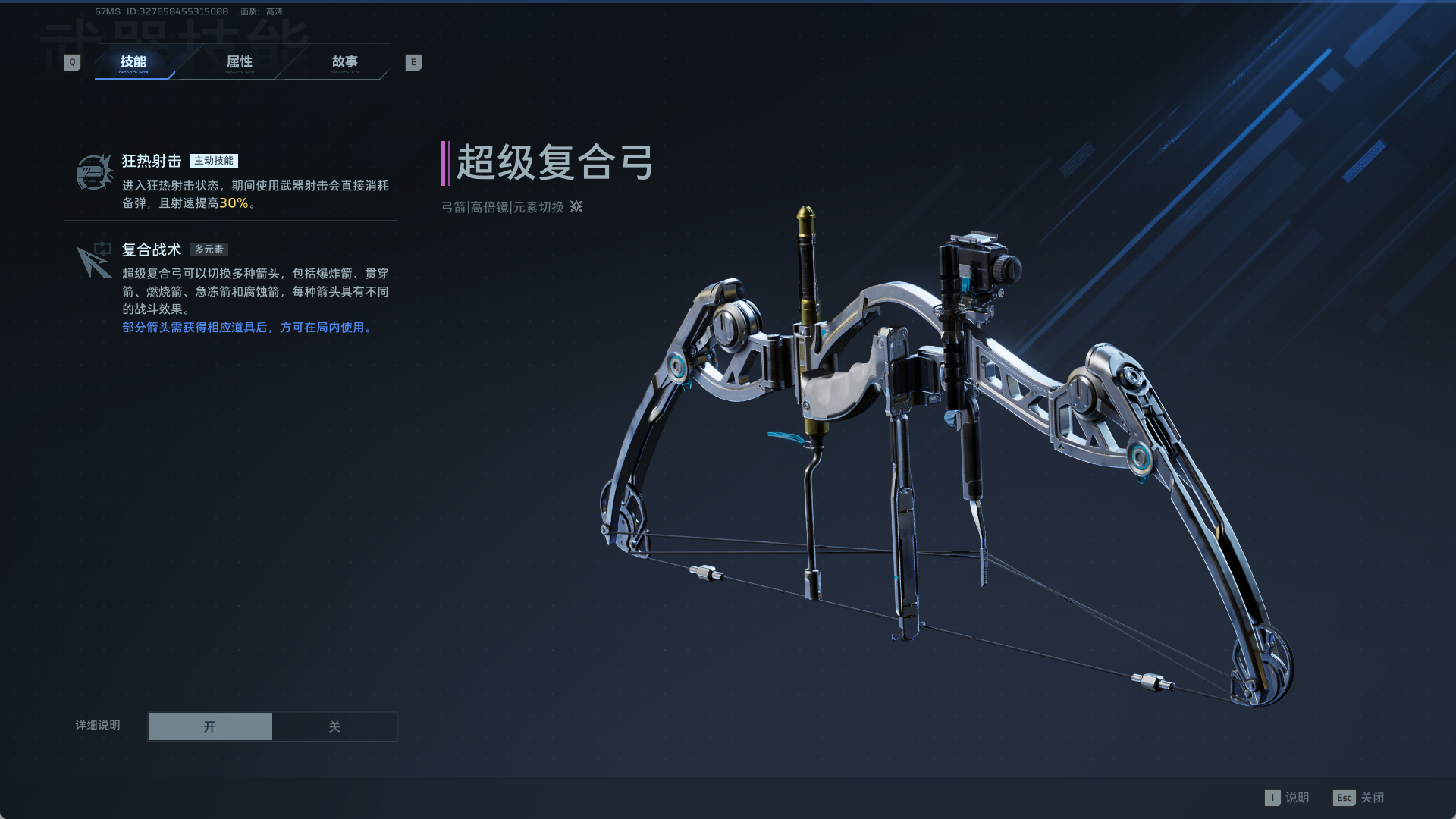Click 关闭 at the bottom right
This screenshot has height=819, width=1456.
[x=1373, y=798]
